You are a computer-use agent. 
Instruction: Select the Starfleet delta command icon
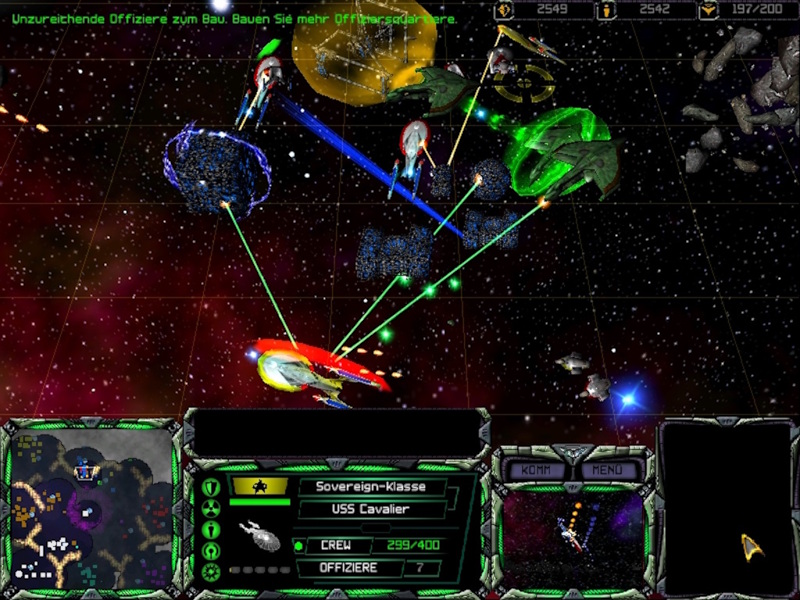tap(751, 544)
